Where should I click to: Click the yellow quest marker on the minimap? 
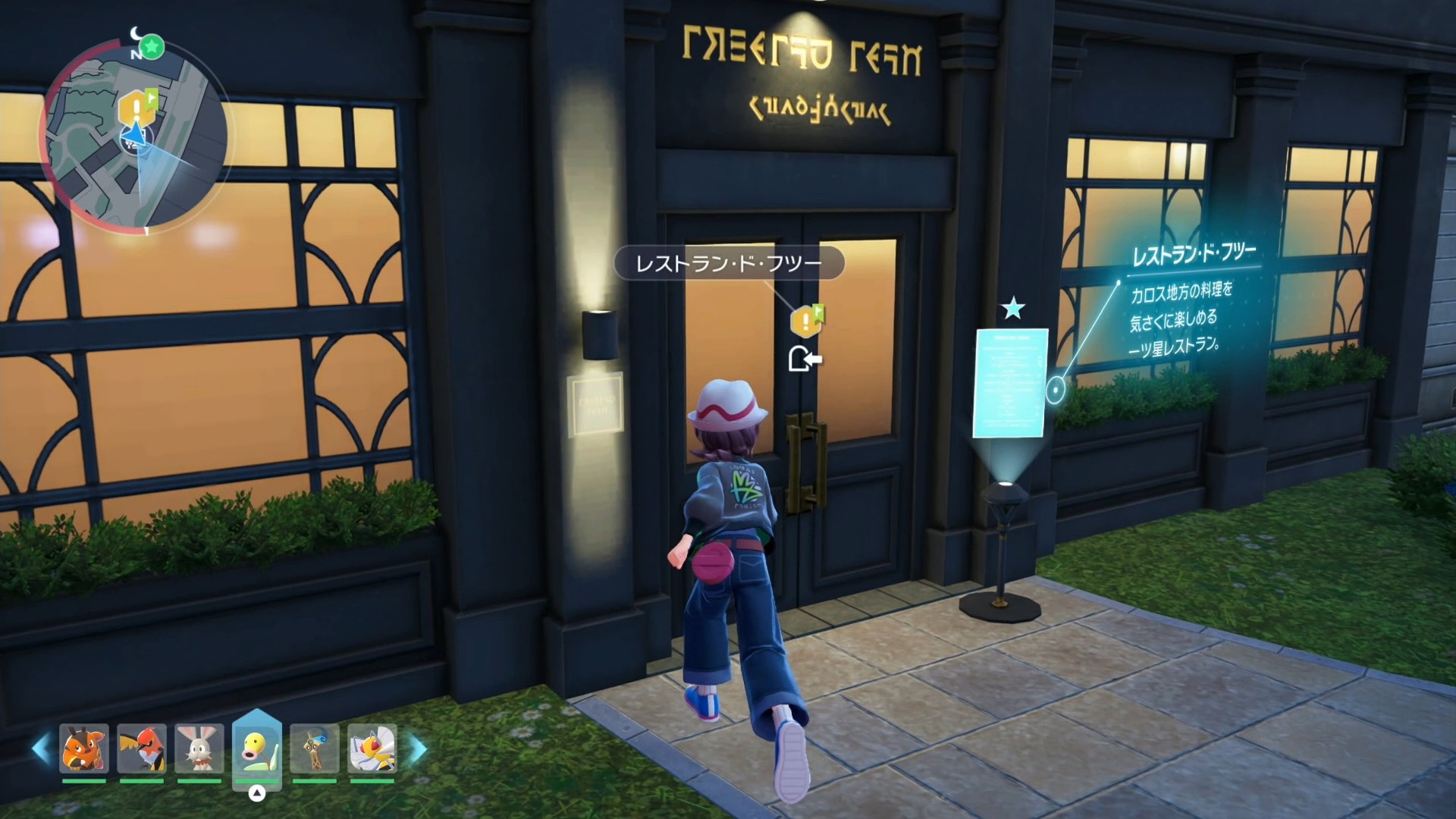coord(135,108)
